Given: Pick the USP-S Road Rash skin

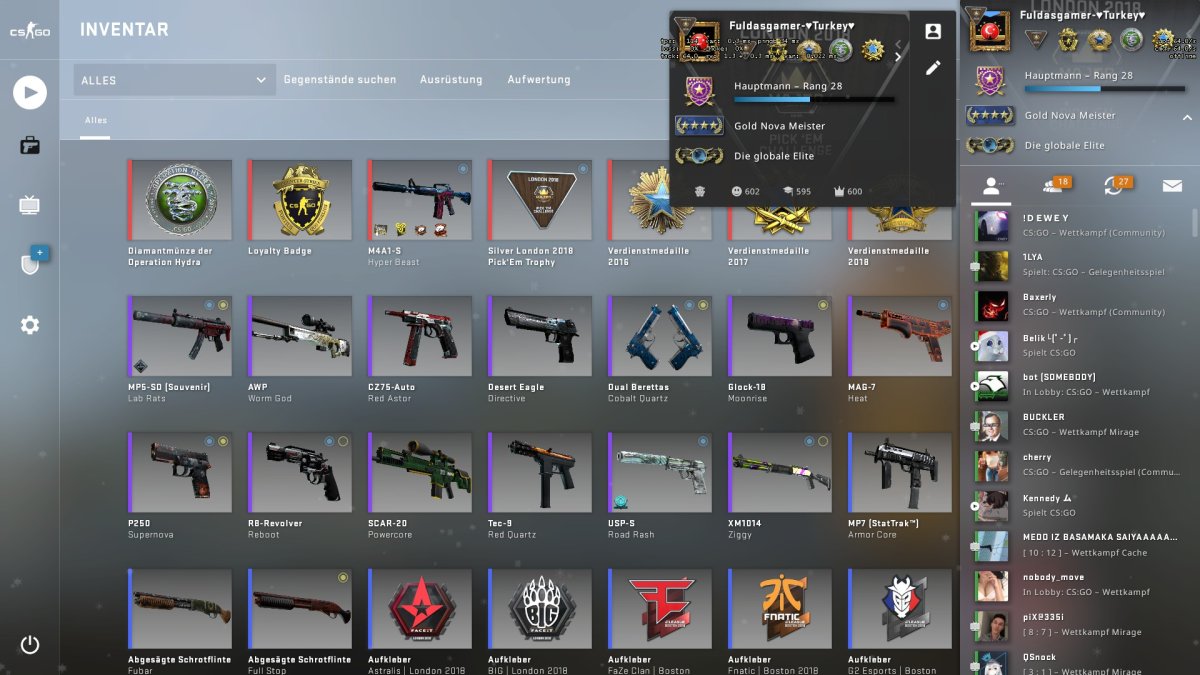Looking at the screenshot, I should click(659, 472).
